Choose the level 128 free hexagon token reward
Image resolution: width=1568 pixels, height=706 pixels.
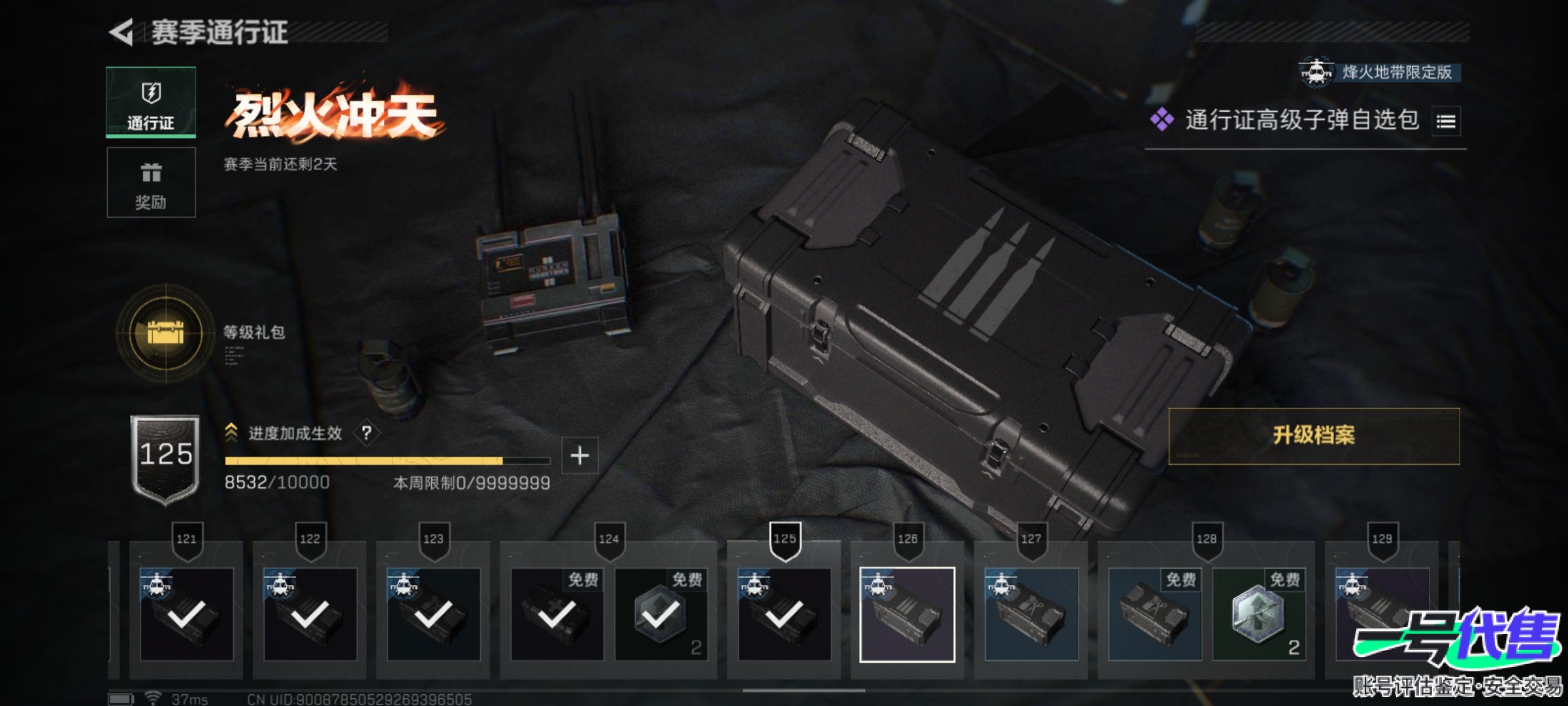point(1258,614)
